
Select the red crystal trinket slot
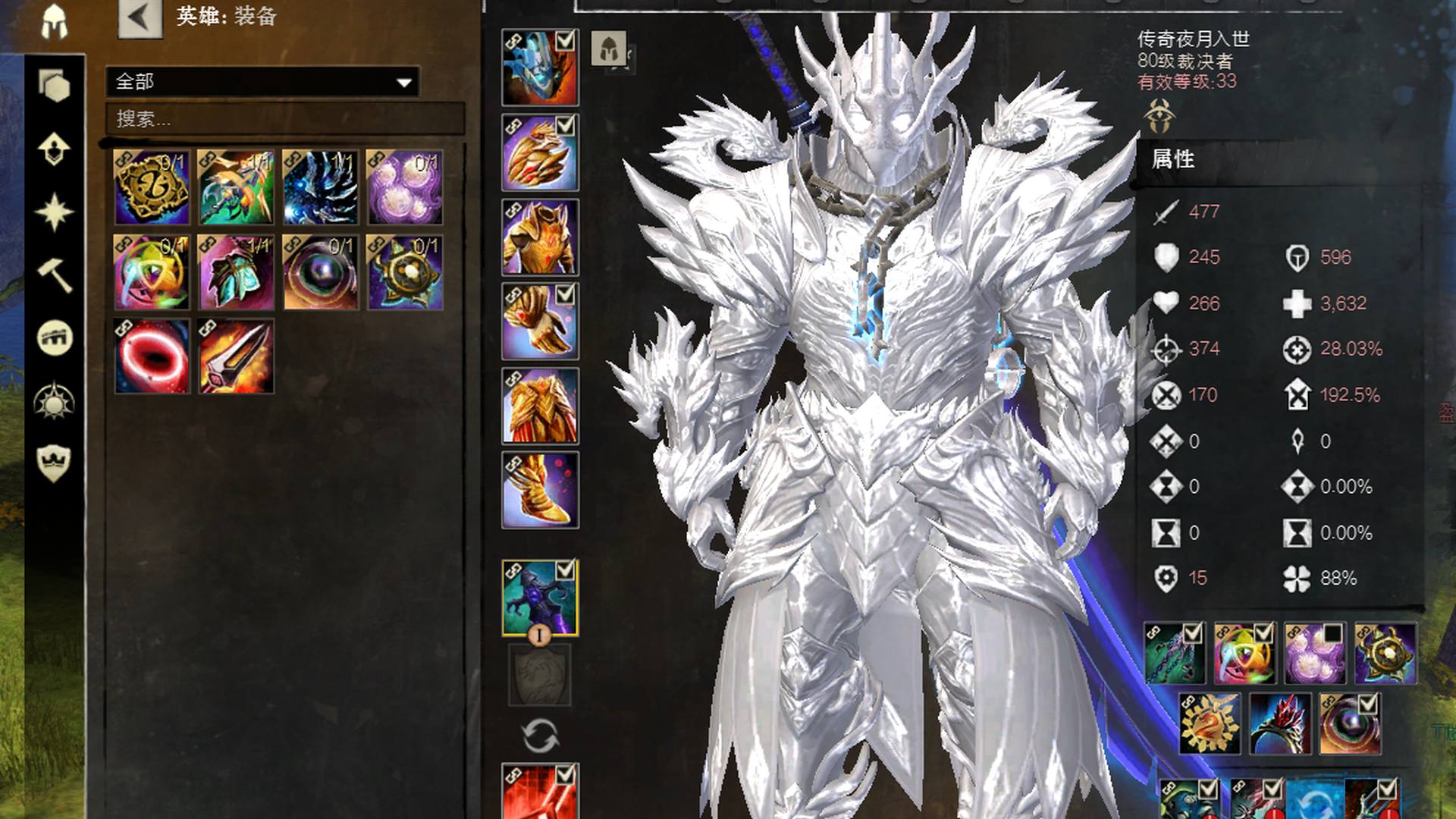coord(1280,723)
